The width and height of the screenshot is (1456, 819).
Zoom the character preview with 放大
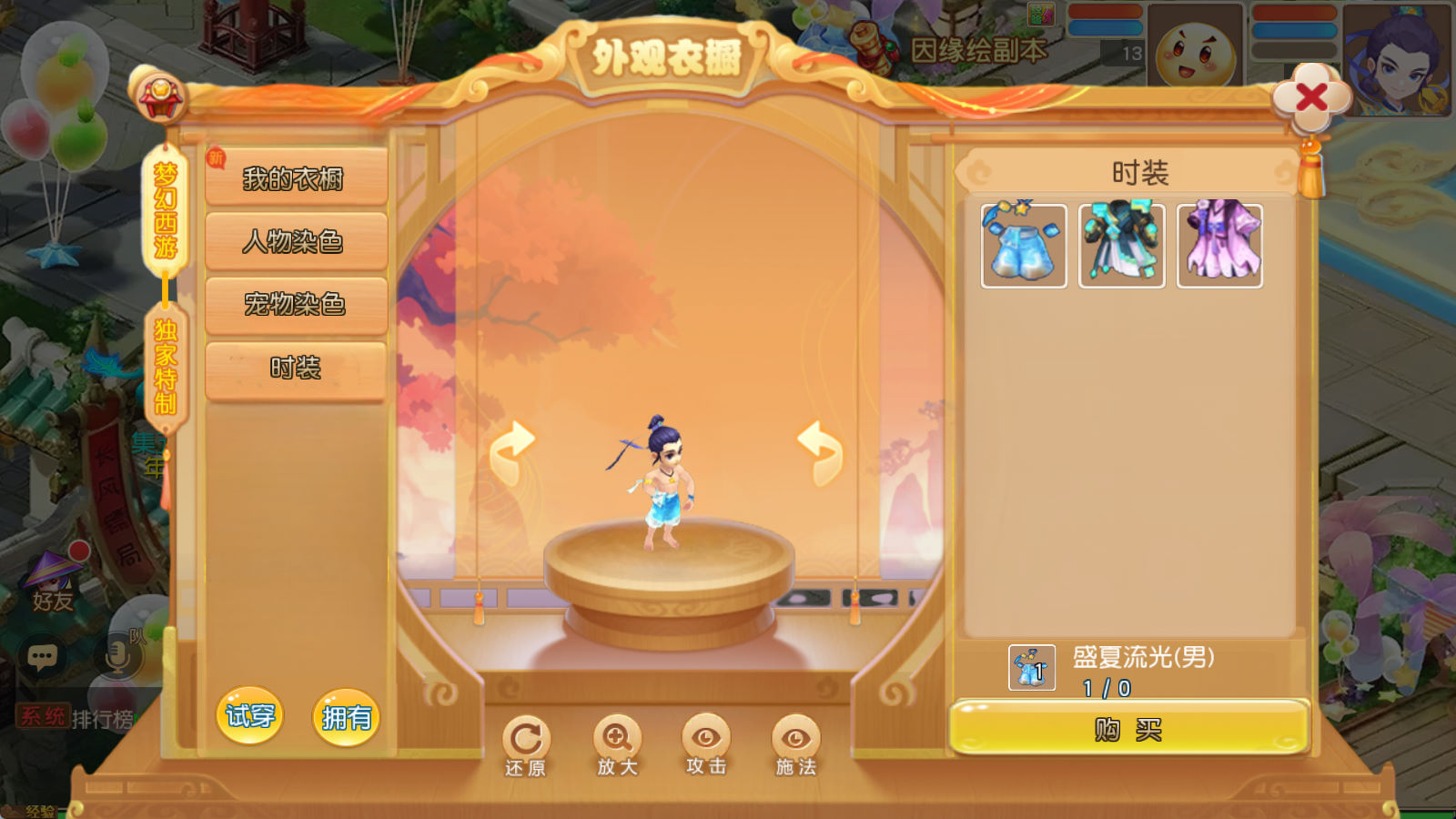[617, 745]
